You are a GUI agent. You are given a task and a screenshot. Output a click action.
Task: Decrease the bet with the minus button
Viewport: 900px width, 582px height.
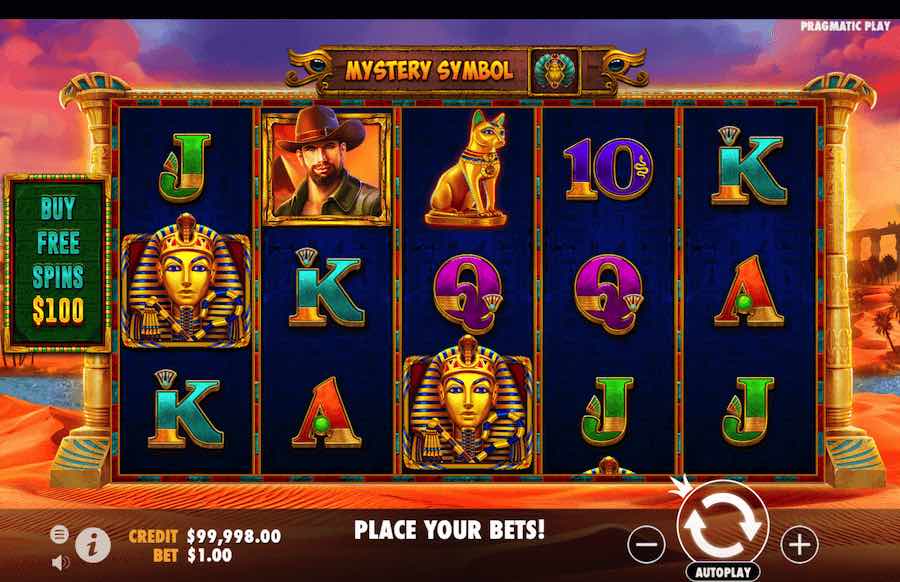pos(647,545)
